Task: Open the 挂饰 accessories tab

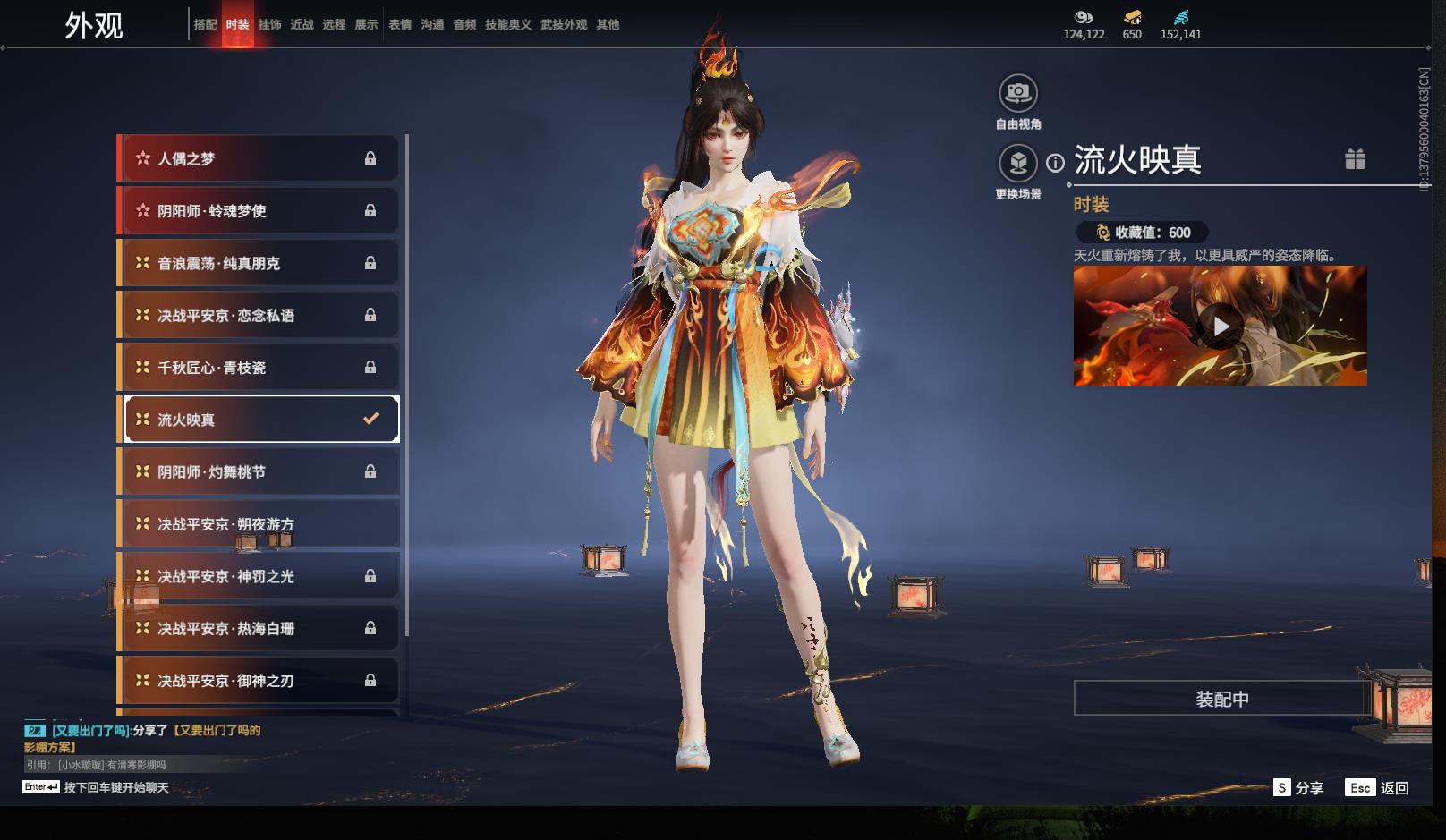Action: tap(269, 24)
